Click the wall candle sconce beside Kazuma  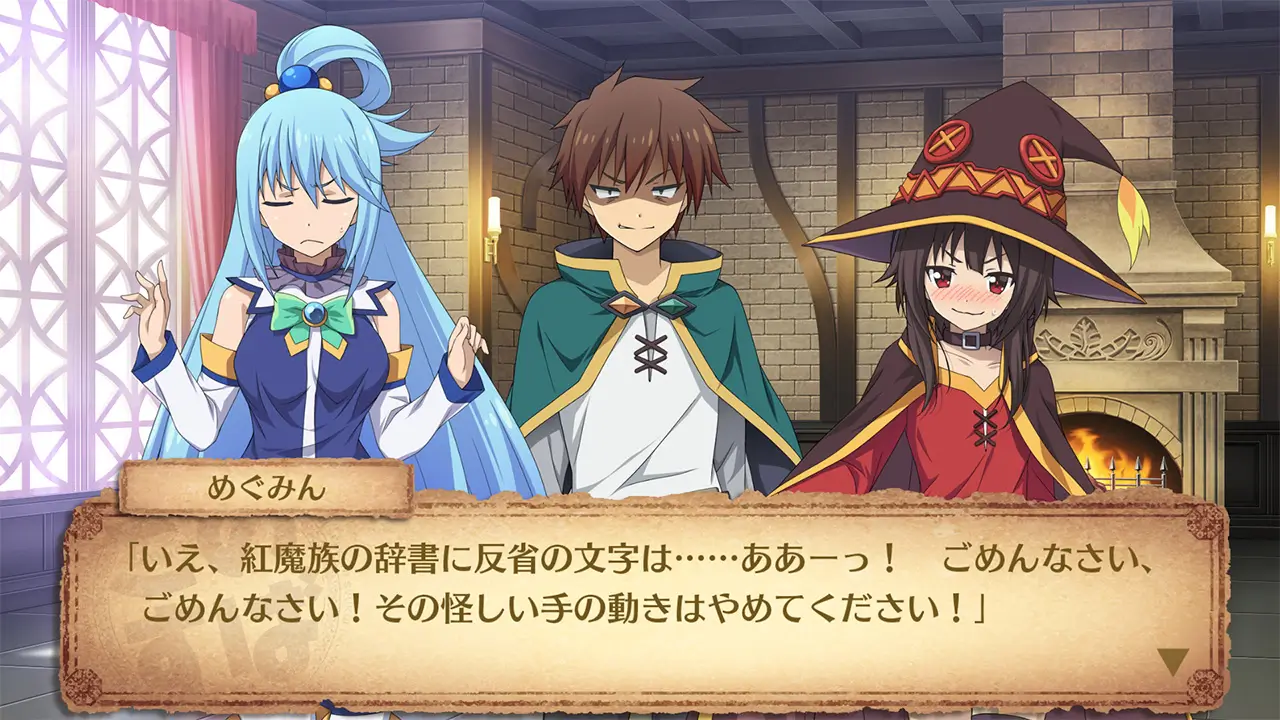coord(492,215)
